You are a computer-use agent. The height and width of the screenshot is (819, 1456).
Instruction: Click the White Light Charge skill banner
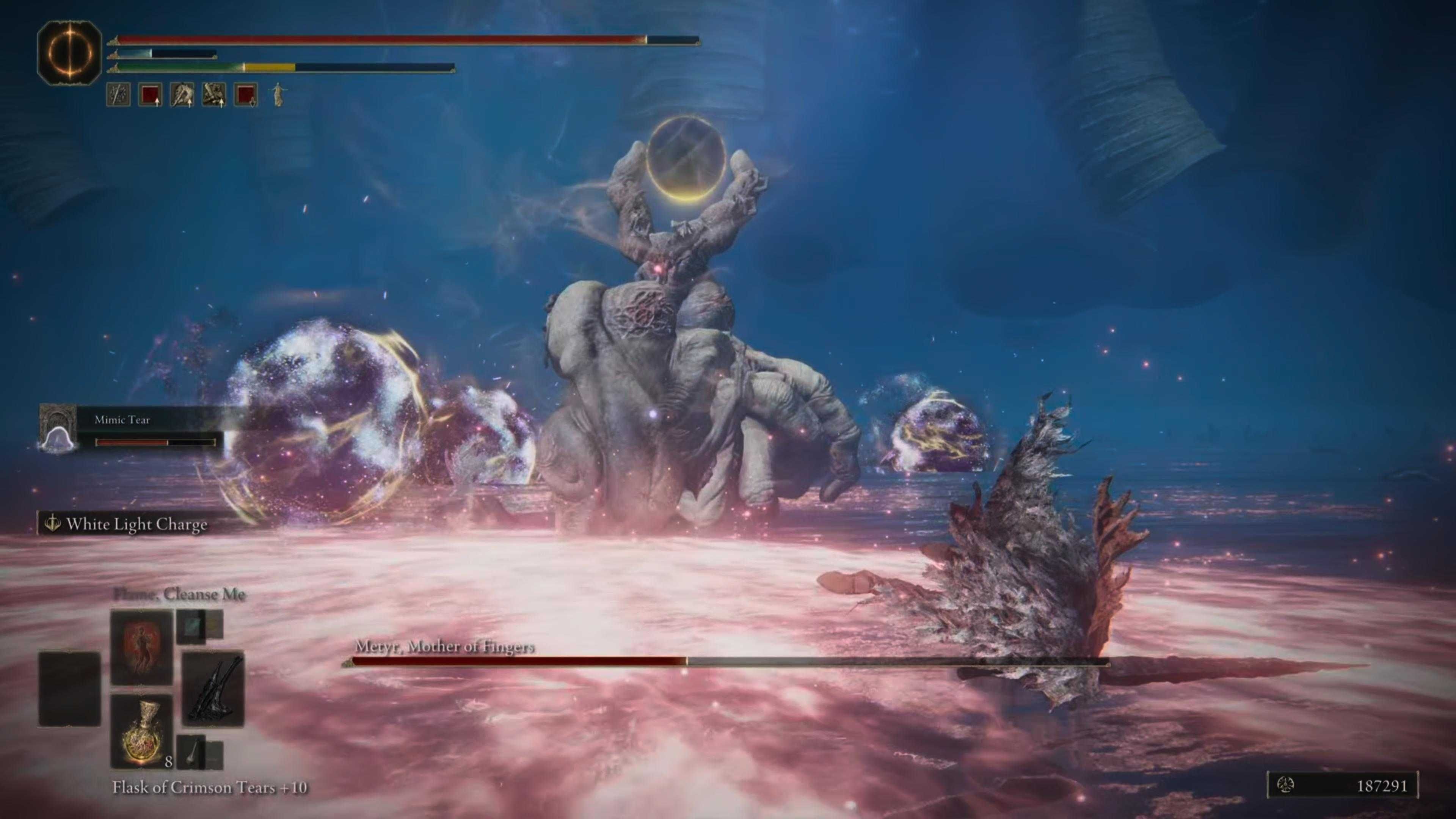(126, 524)
